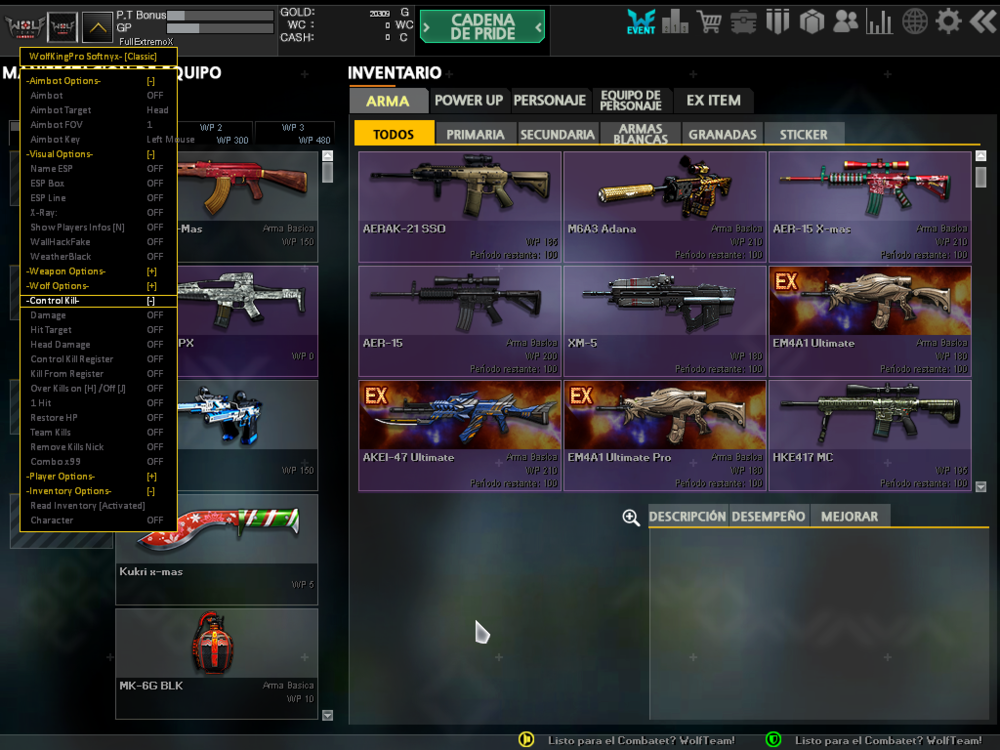Select the Sticker filter tab
This screenshot has width=1000, height=750.
click(803, 134)
